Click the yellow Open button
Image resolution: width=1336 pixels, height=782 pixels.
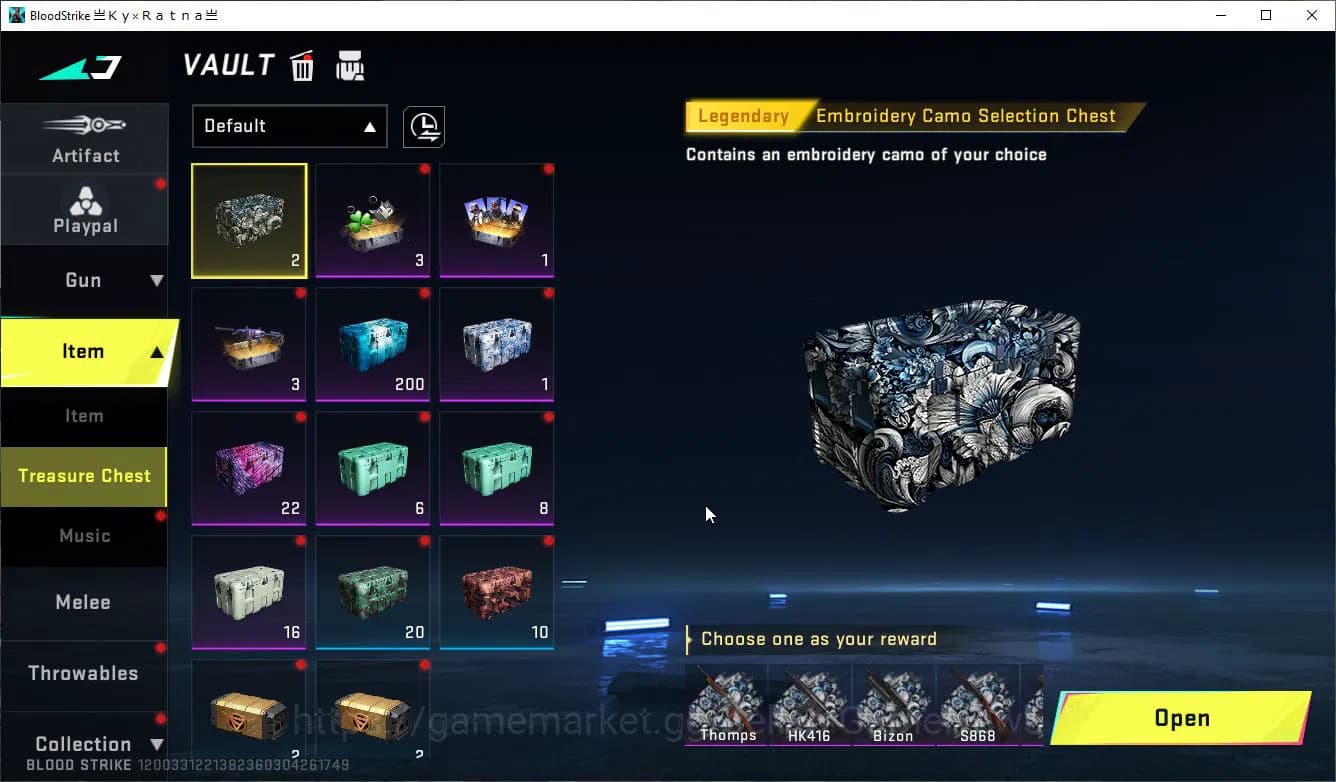pyautogui.click(x=1181, y=718)
